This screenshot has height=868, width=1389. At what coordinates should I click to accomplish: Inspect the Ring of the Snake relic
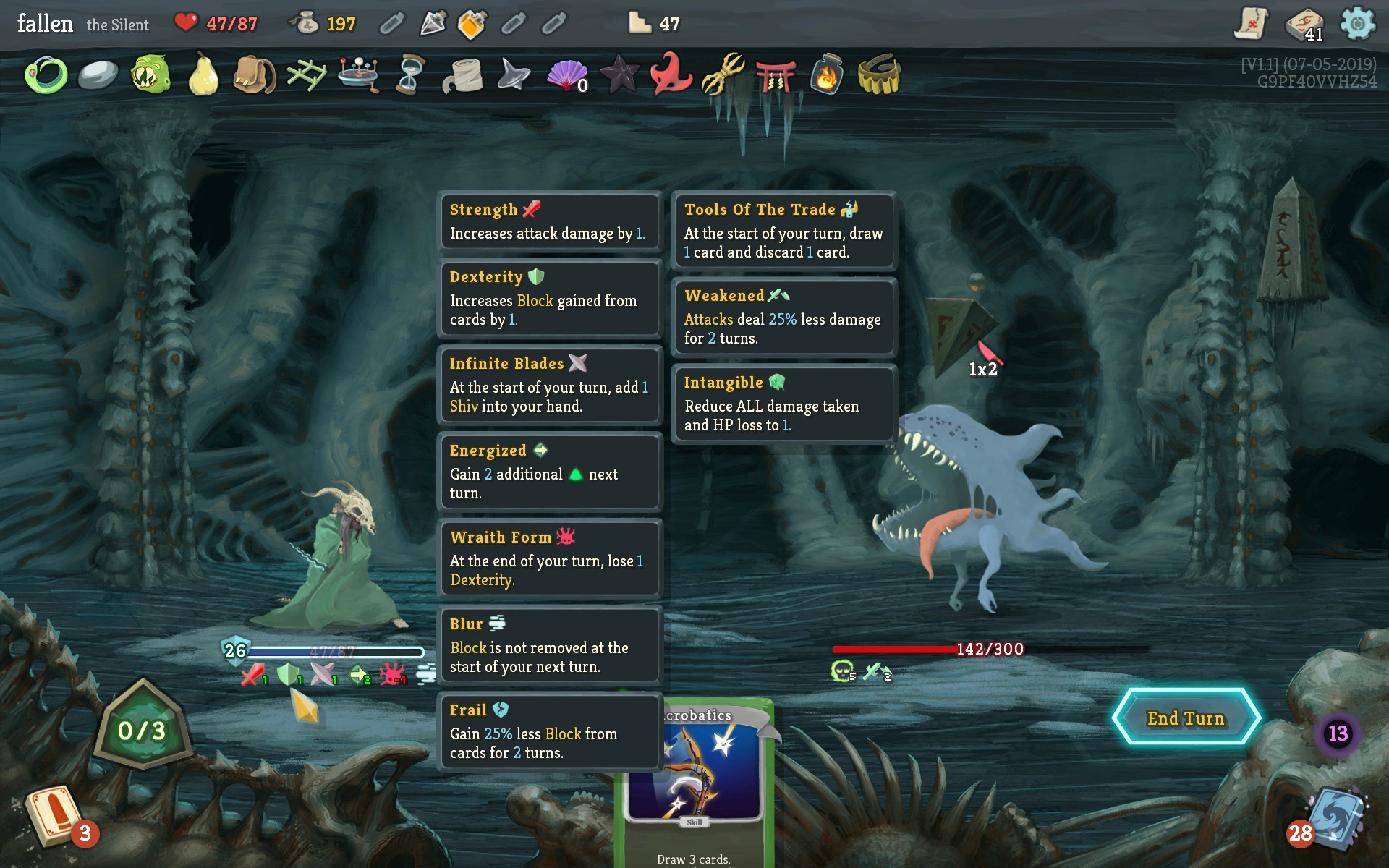(x=46, y=75)
